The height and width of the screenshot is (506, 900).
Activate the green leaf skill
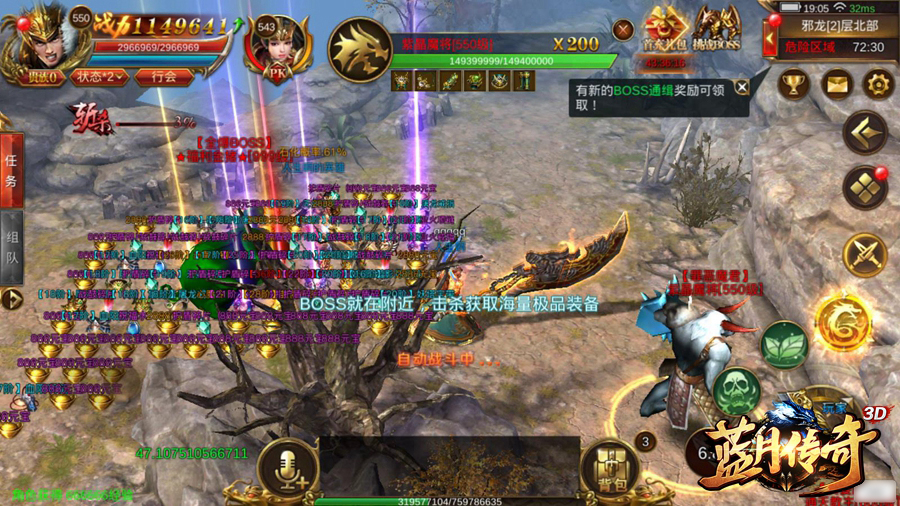(x=784, y=344)
